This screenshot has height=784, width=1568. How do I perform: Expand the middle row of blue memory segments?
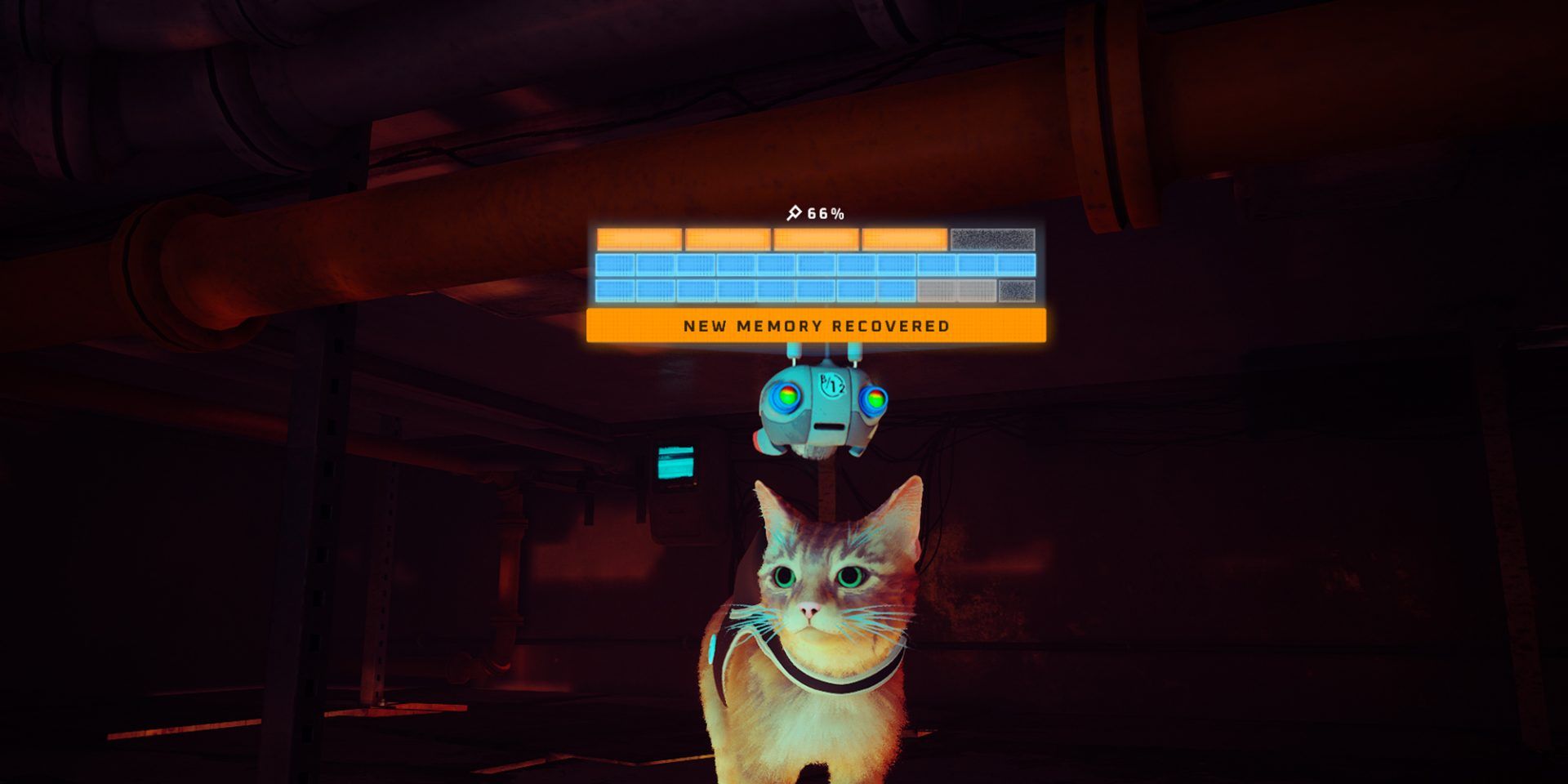[x=817, y=264]
